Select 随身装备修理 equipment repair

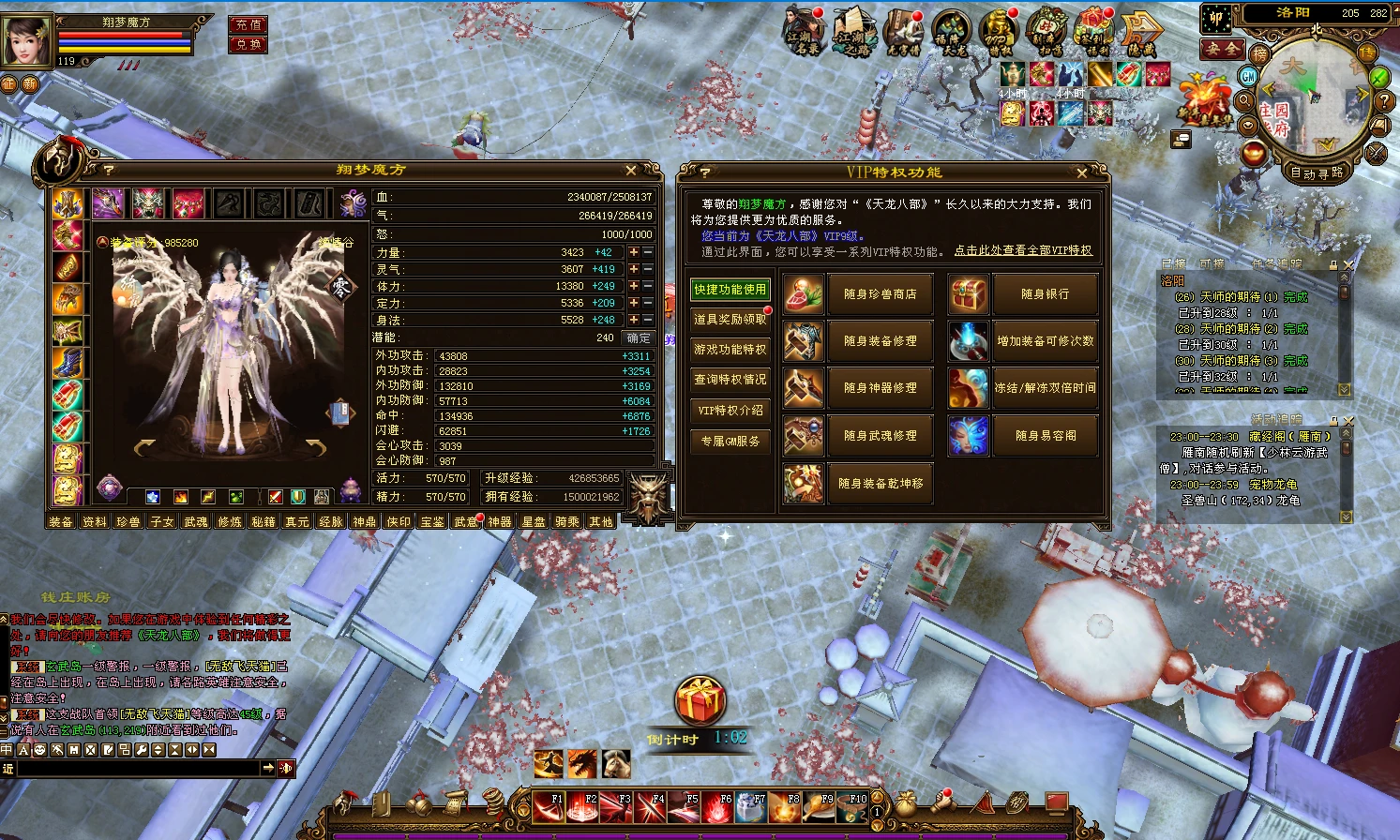click(880, 341)
